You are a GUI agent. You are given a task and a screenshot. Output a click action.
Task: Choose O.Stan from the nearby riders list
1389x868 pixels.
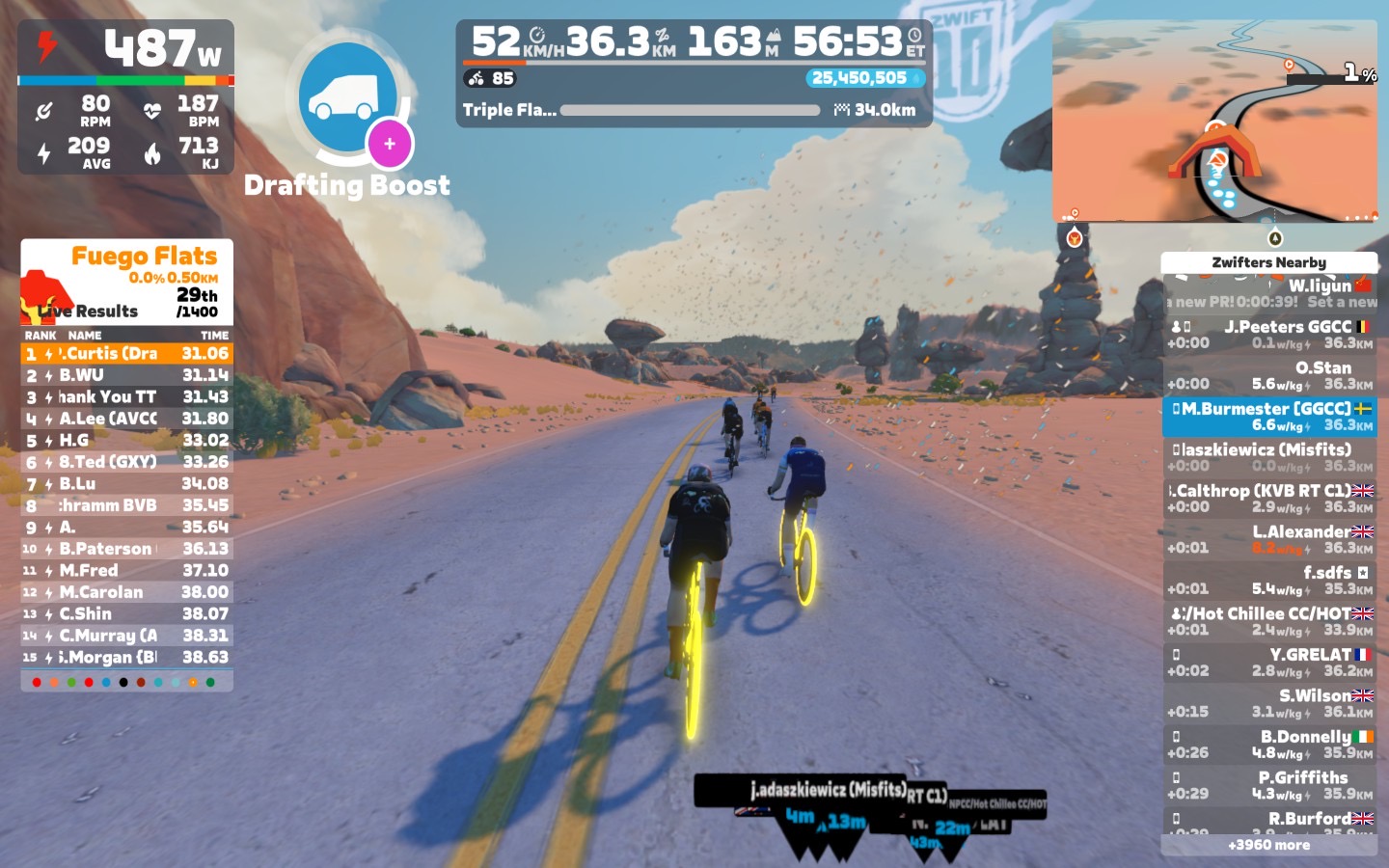1268,375
